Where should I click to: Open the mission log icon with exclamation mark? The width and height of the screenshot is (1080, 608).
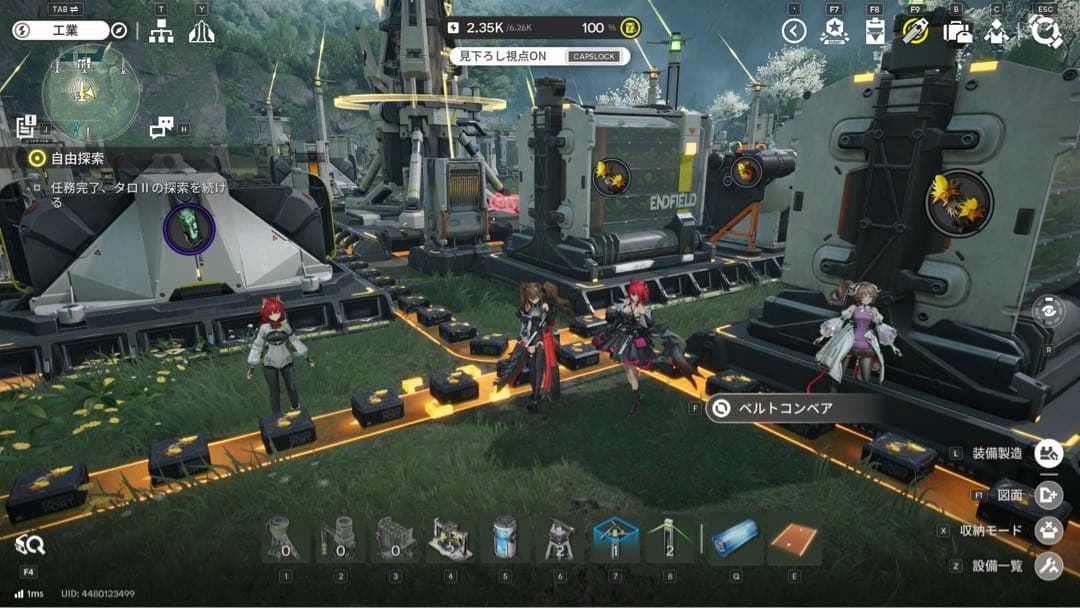coord(27,127)
